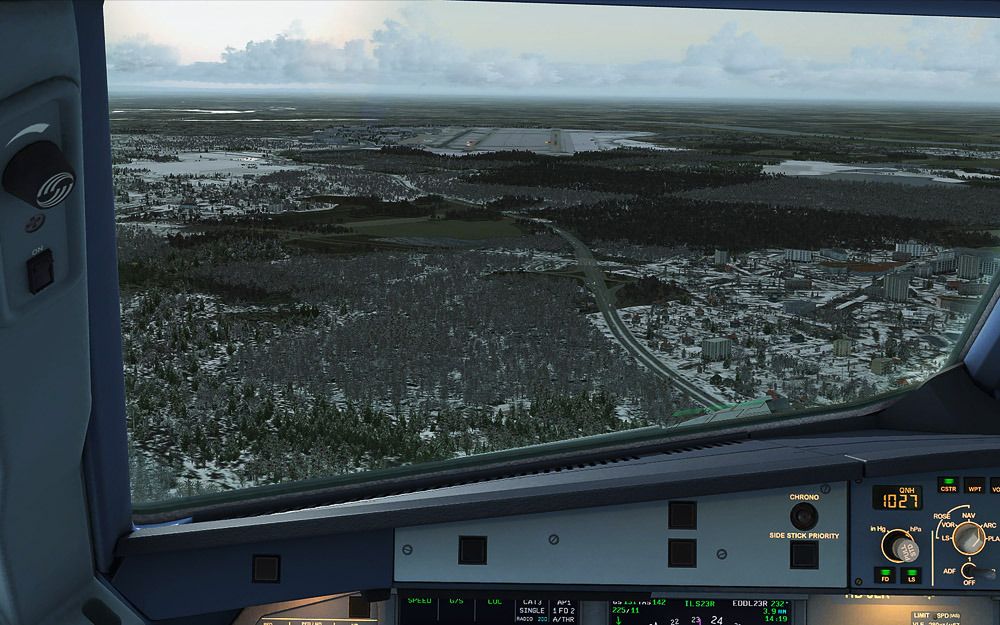Toggle the LS button on the EFIS panel
This screenshot has height=625, width=1000.
click(911, 575)
